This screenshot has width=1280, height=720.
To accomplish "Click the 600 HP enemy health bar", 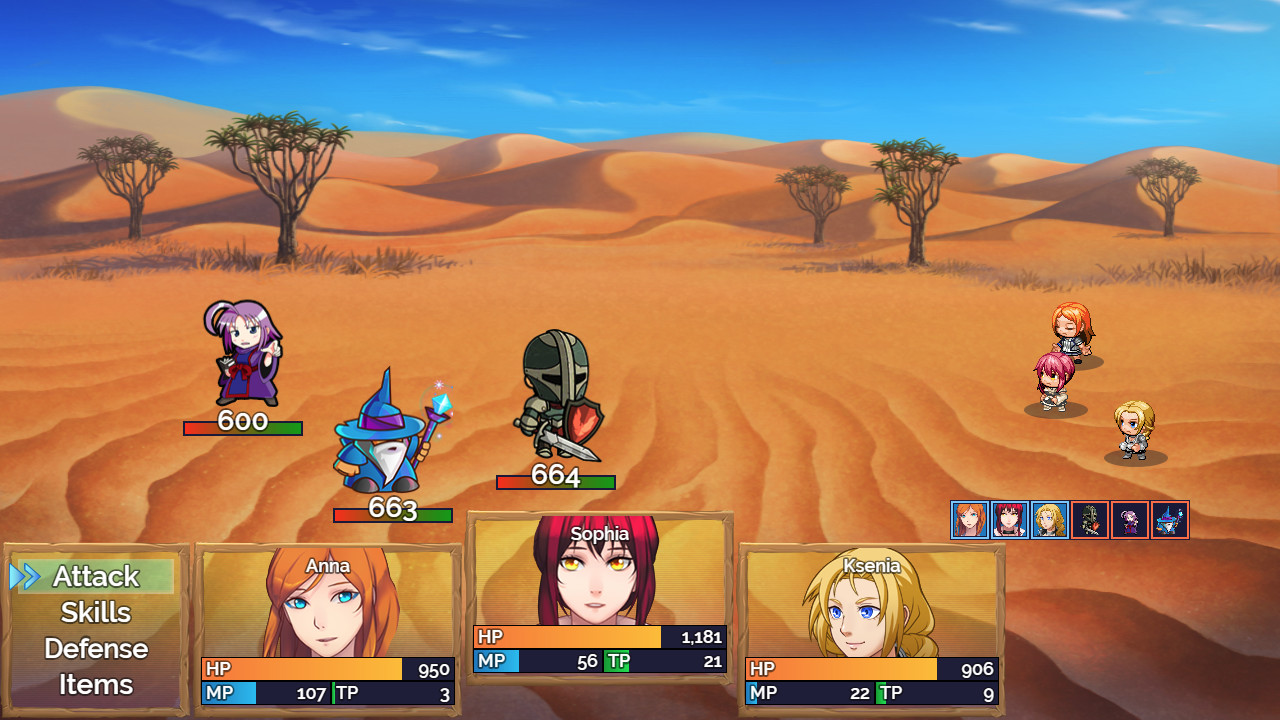I will [x=242, y=428].
